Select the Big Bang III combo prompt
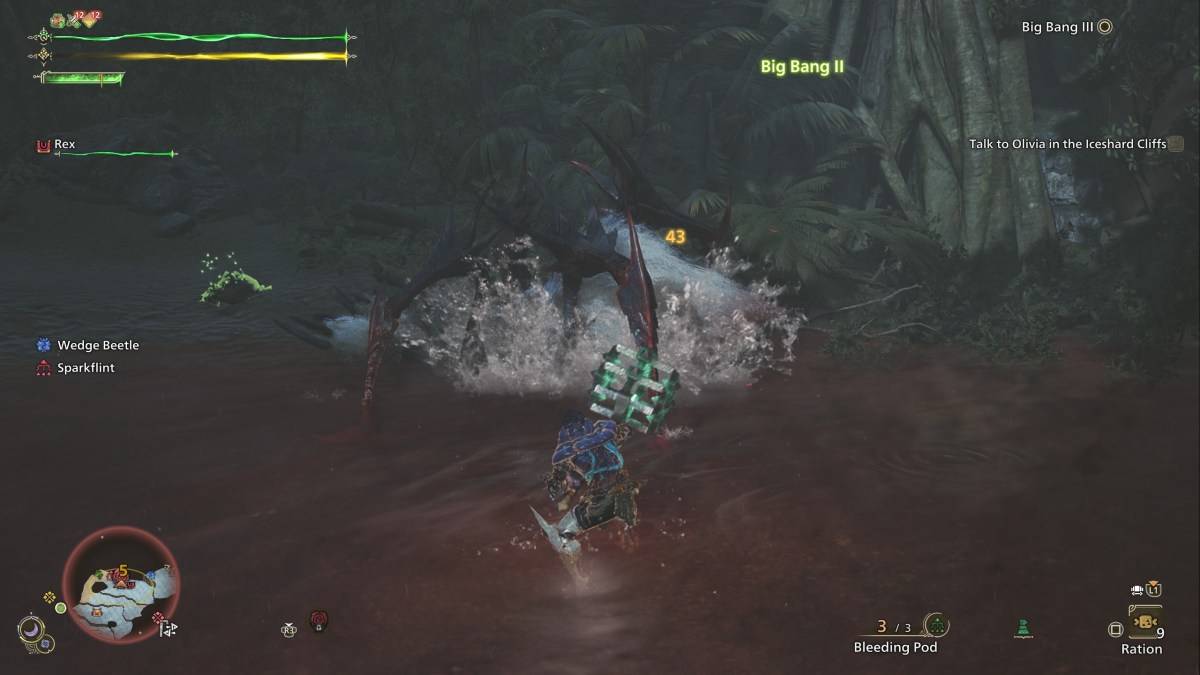Screen dimensions: 1200x675 [1057, 27]
